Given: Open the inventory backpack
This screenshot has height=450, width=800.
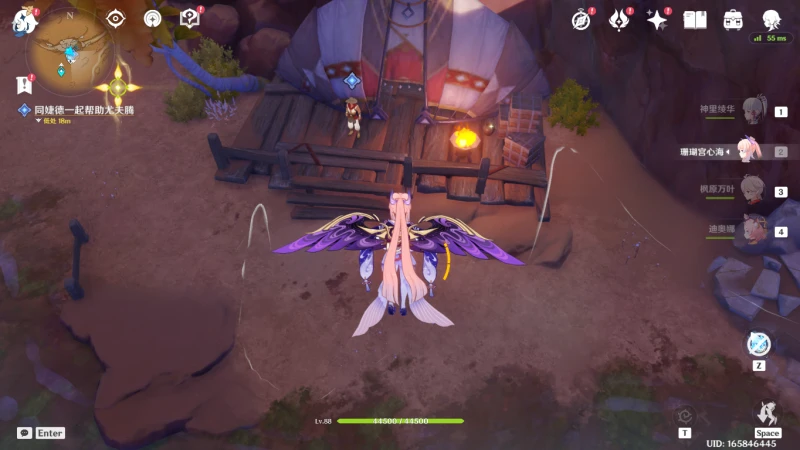Looking at the screenshot, I should coord(733,19).
